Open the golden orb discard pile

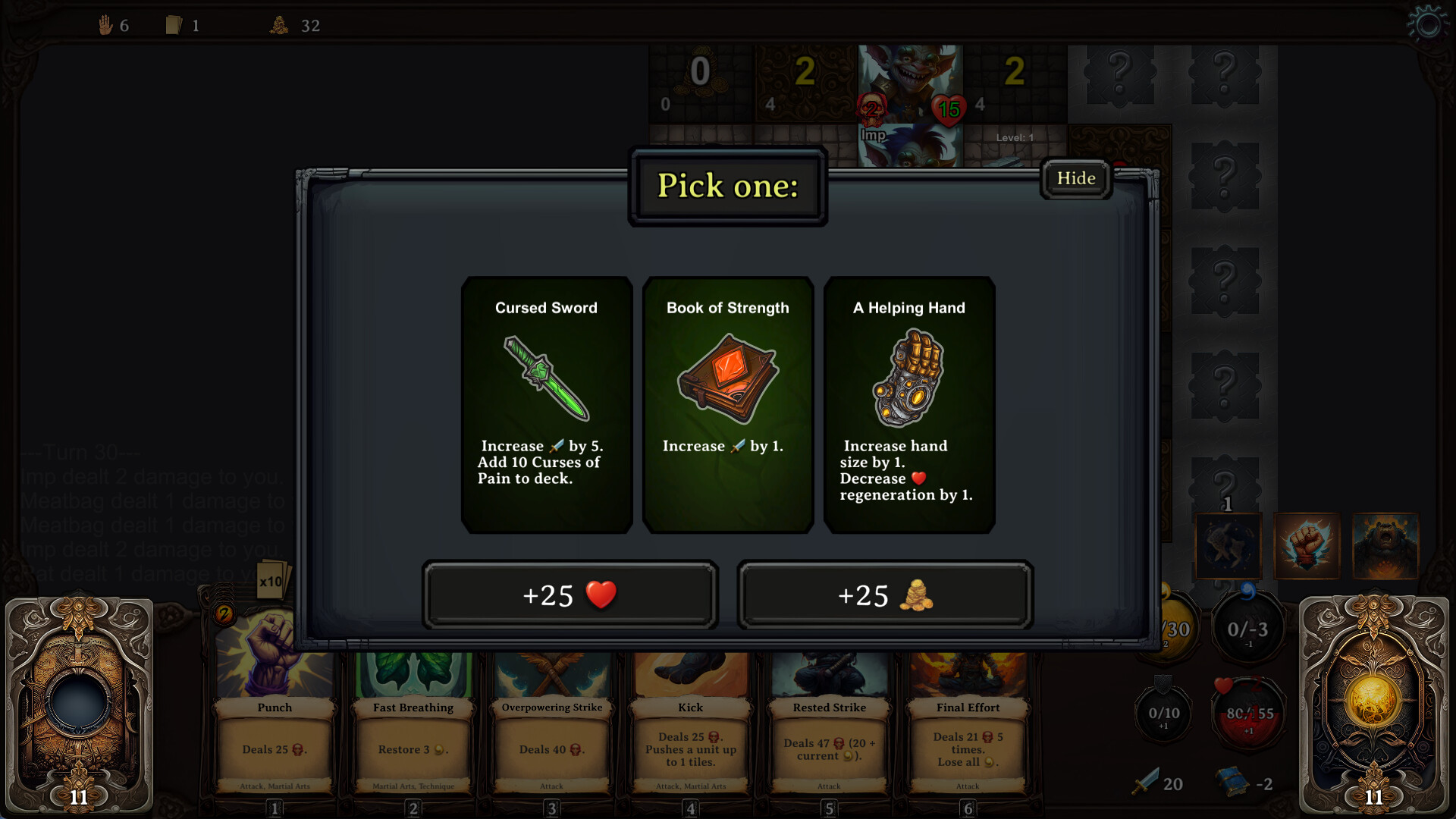[x=1373, y=704]
